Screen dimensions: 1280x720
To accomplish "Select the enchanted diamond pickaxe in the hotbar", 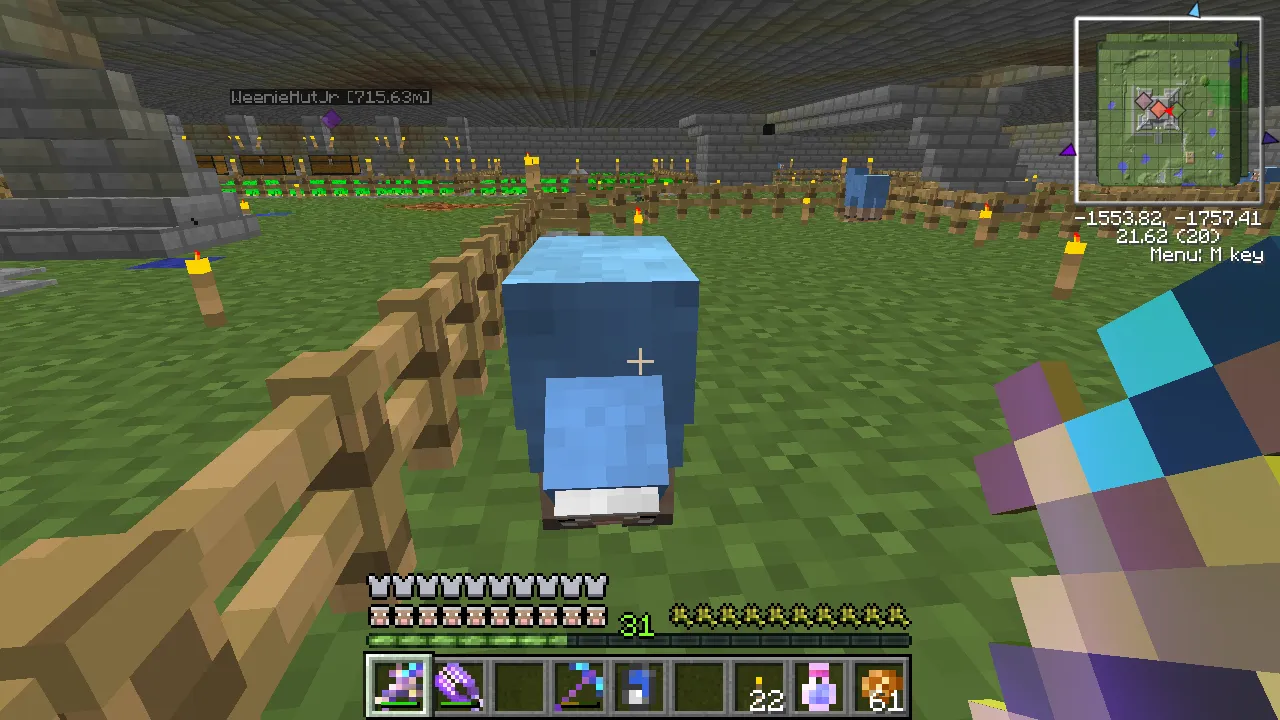I will coord(578,683).
